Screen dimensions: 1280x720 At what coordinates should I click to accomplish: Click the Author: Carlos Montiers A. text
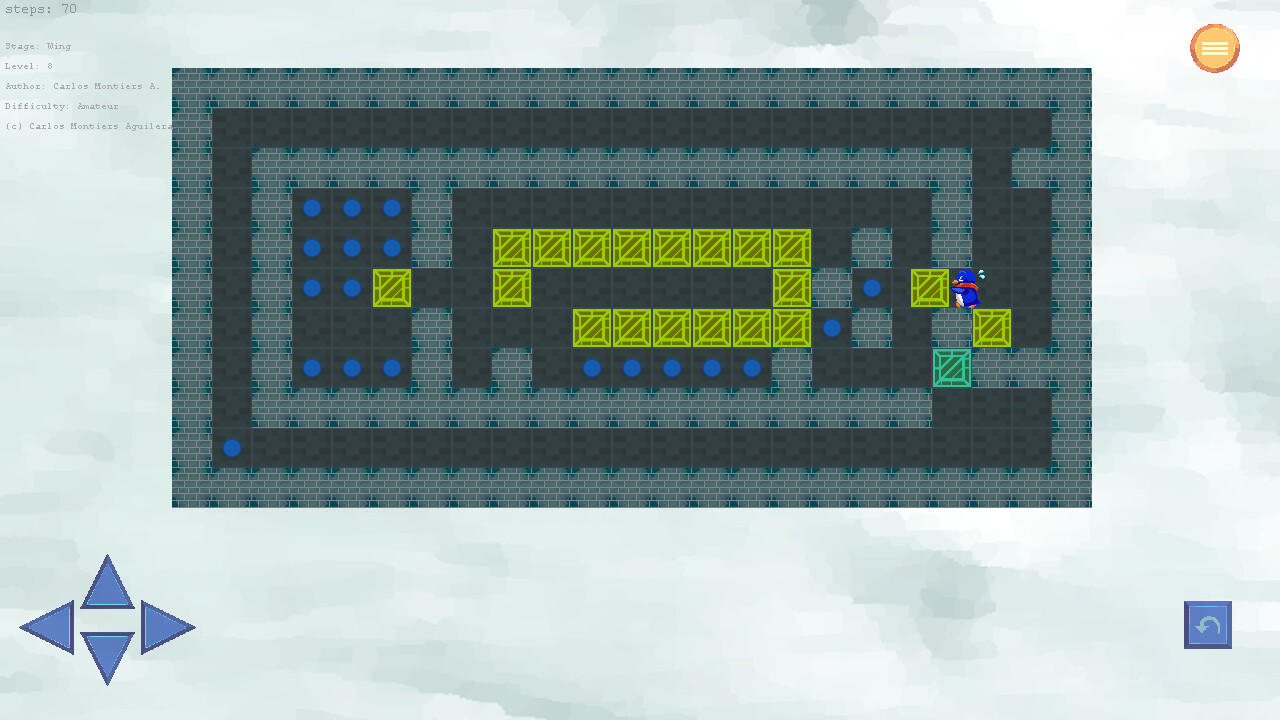(x=82, y=85)
